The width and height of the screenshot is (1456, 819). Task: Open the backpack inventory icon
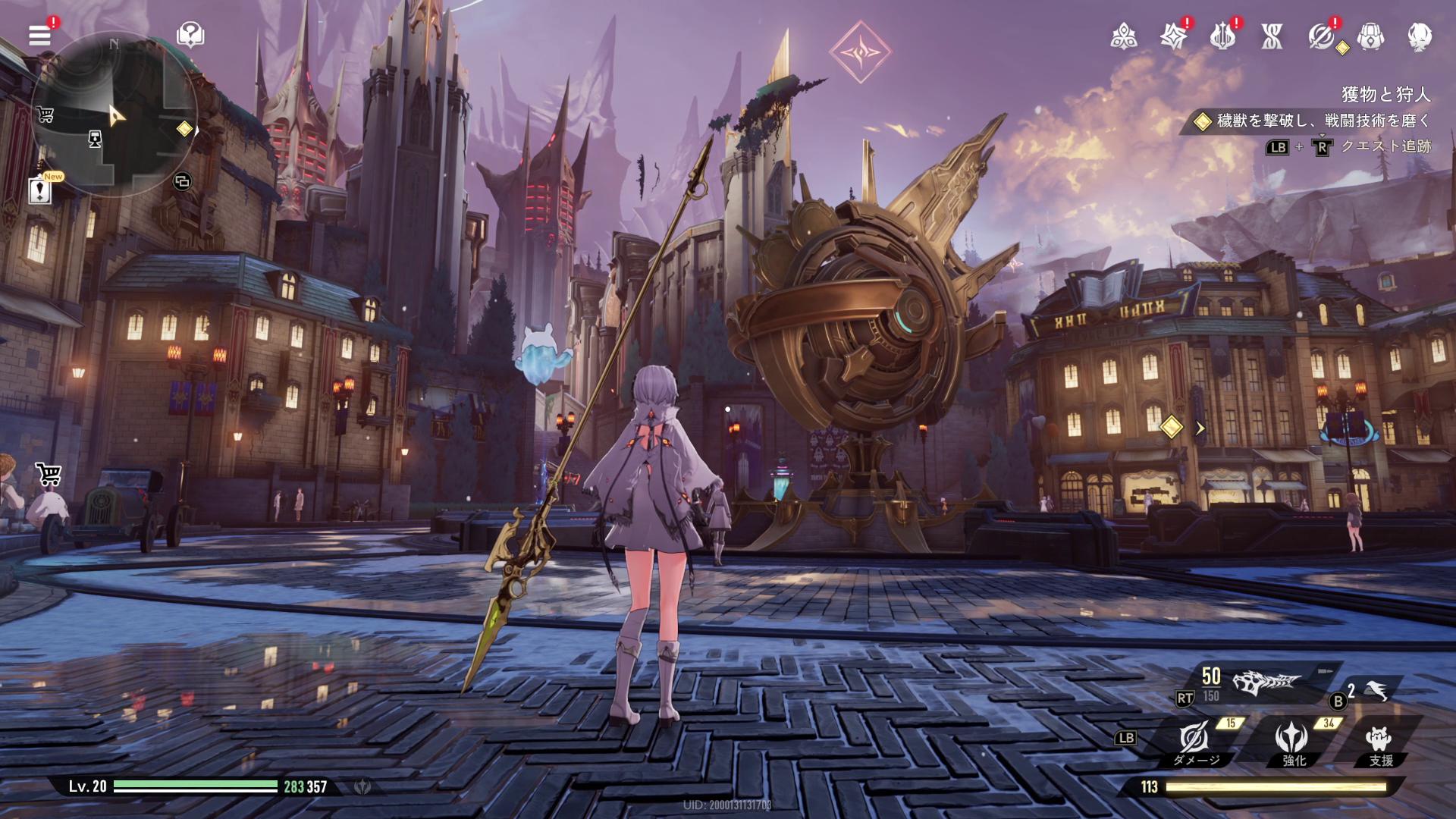1370,36
